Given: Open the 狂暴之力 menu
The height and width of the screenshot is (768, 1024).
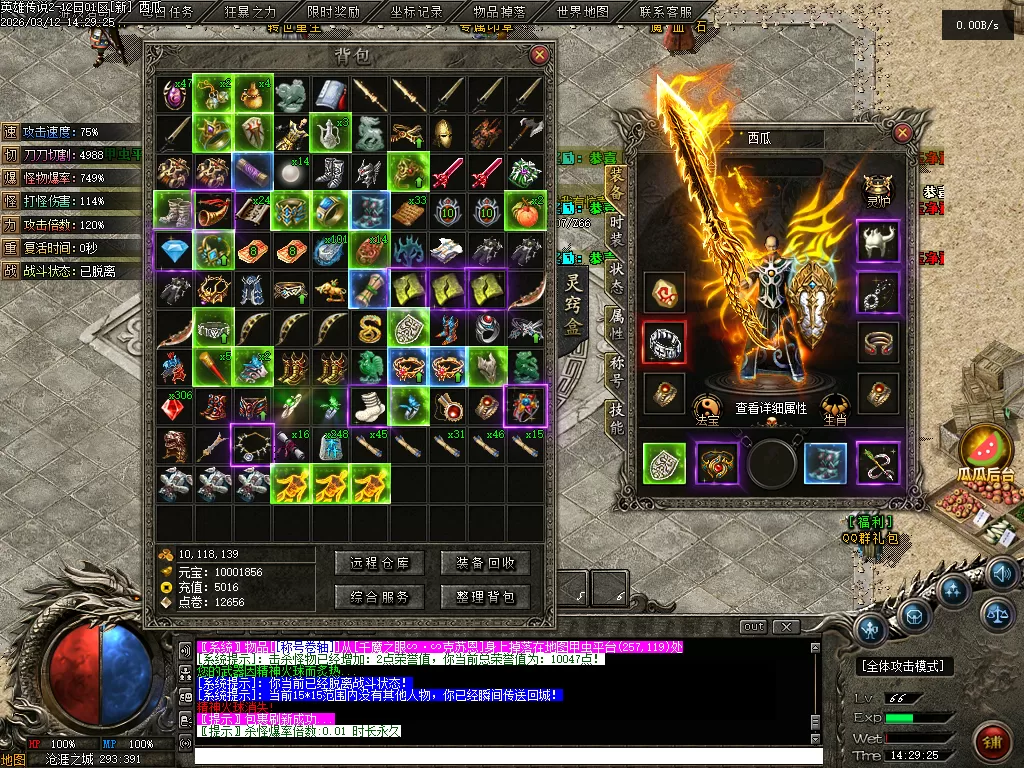Looking at the screenshot, I should [251, 12].
